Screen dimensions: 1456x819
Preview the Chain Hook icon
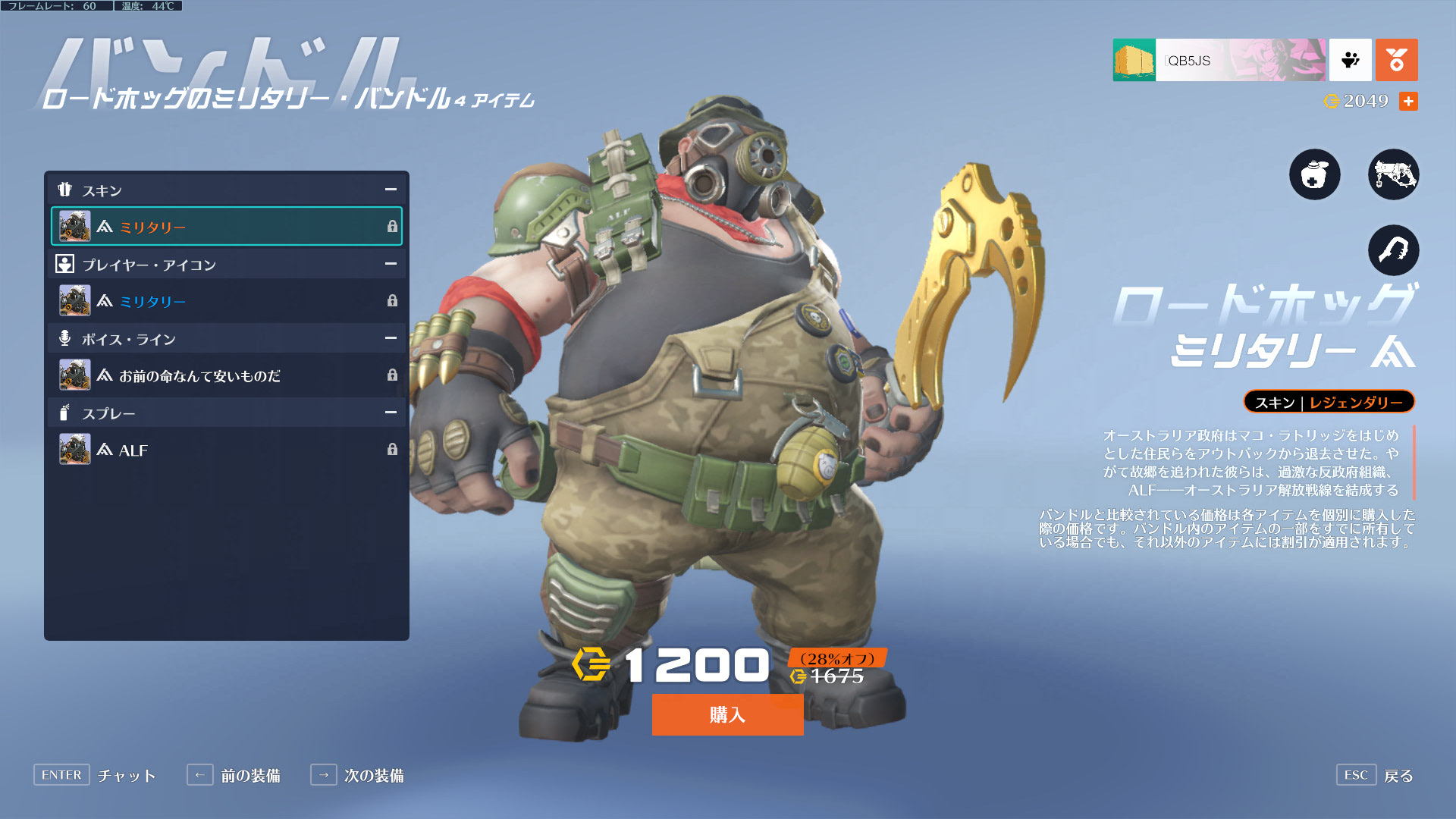pyautogui.click(x=1393, y=250)
